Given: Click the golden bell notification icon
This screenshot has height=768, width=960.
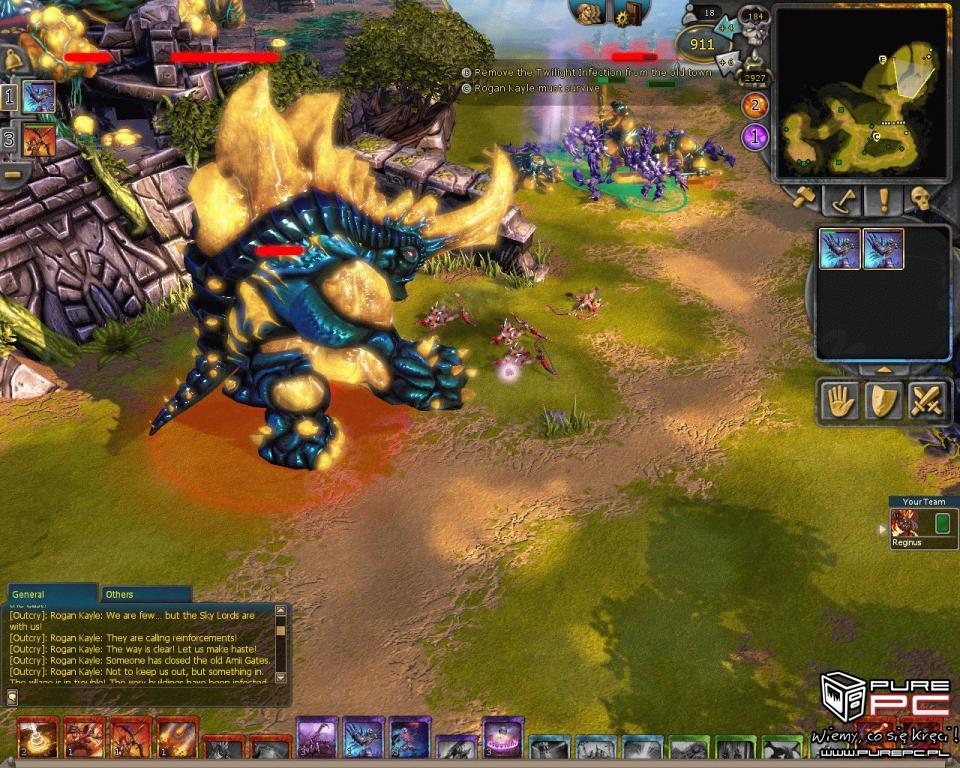Looking at the screenshot, I should pyautogui.click(x=12, y=59).
